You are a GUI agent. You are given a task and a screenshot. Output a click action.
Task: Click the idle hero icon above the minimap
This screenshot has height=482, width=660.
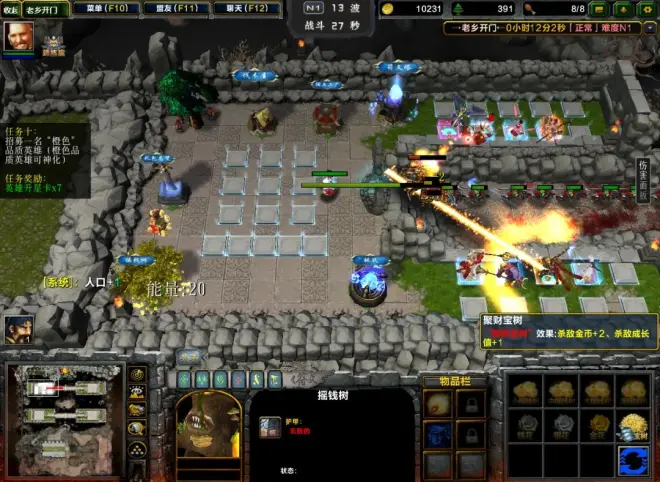click(x=18, y=327)
